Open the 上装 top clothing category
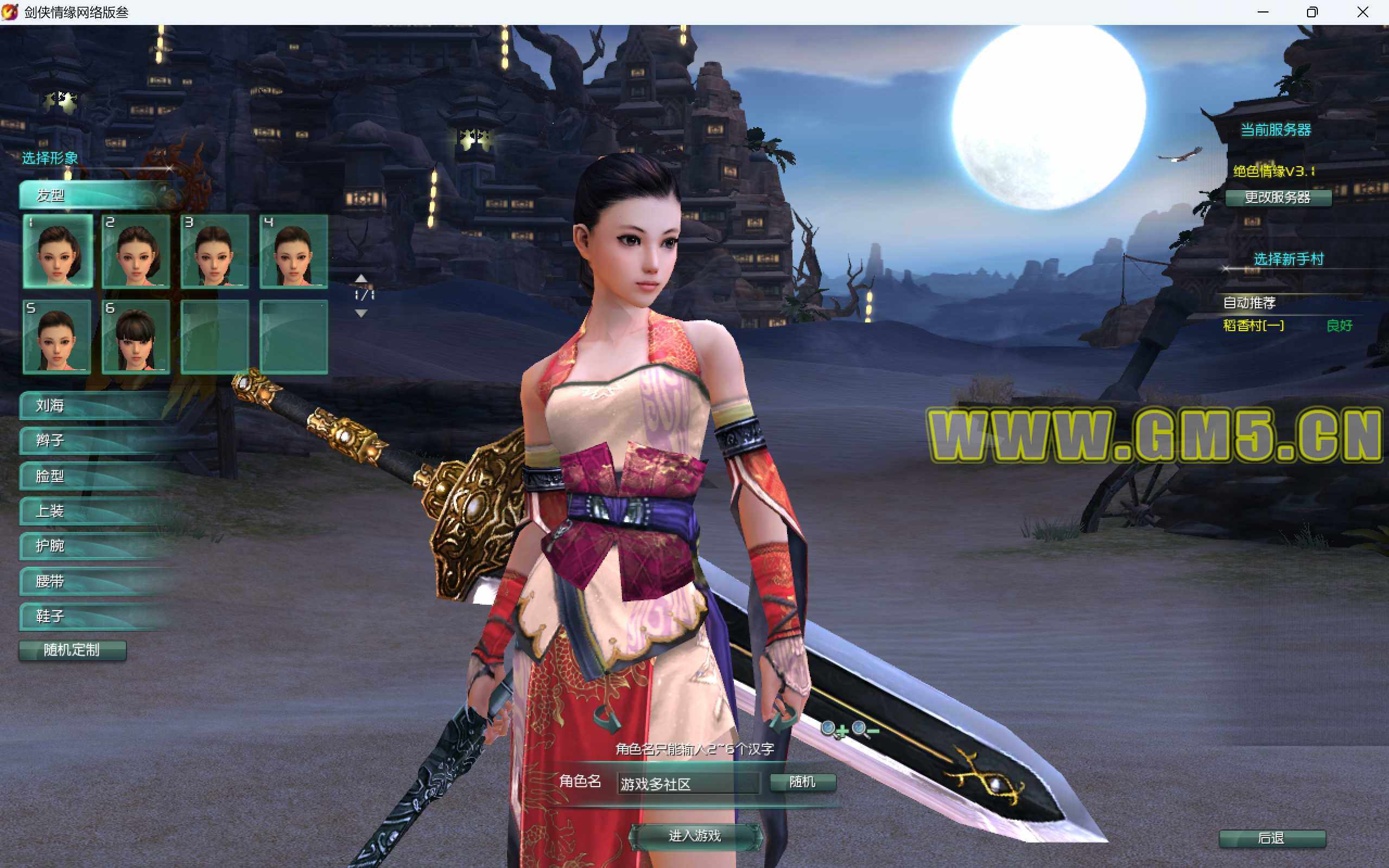The height and width of the screenshot is (868, 1389). coord(92,511)
